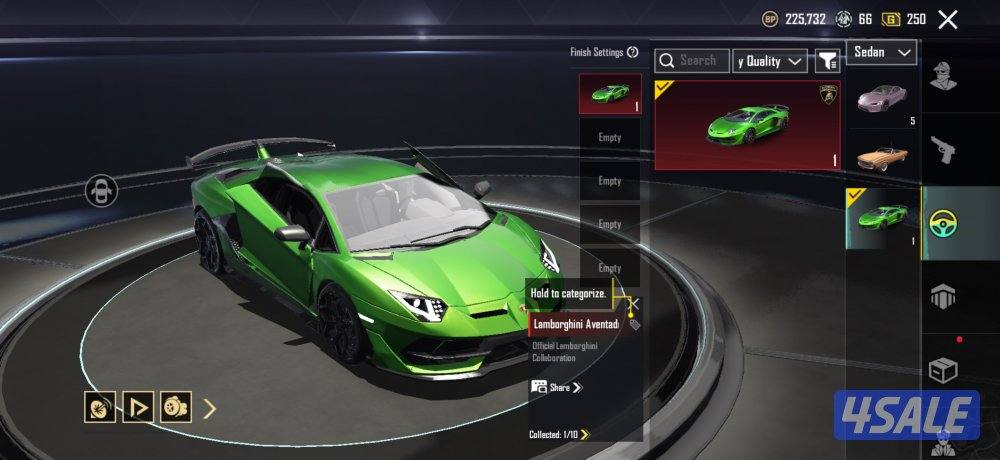Show Finish Settings help info
The width and height of the screenshot is (1000, 460).
point(632,52)
